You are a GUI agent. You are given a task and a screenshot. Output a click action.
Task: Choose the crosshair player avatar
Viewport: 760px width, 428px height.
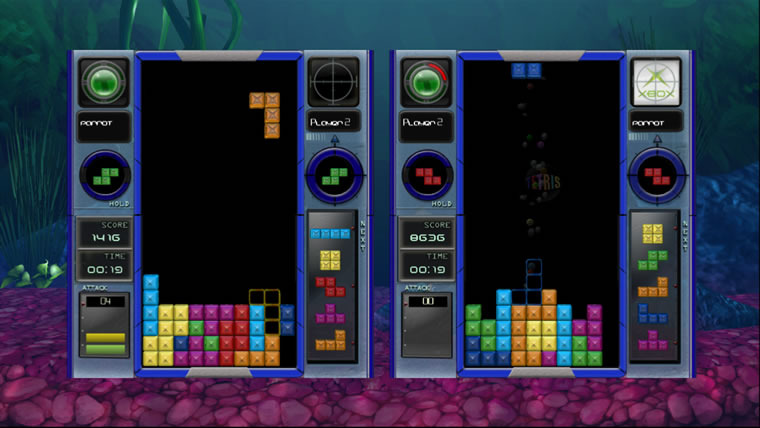[332, 80]
